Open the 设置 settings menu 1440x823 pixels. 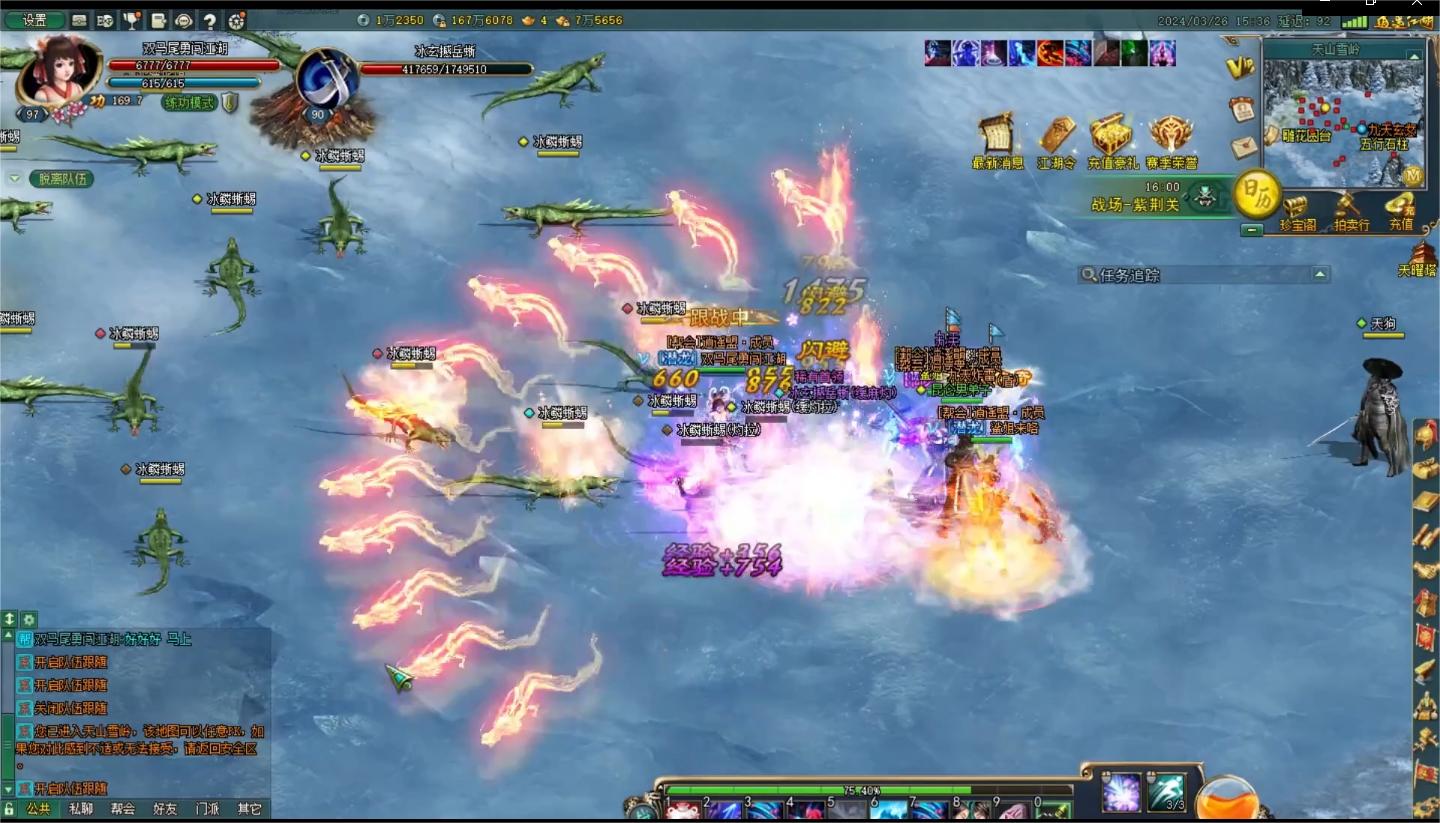[35, 20]
